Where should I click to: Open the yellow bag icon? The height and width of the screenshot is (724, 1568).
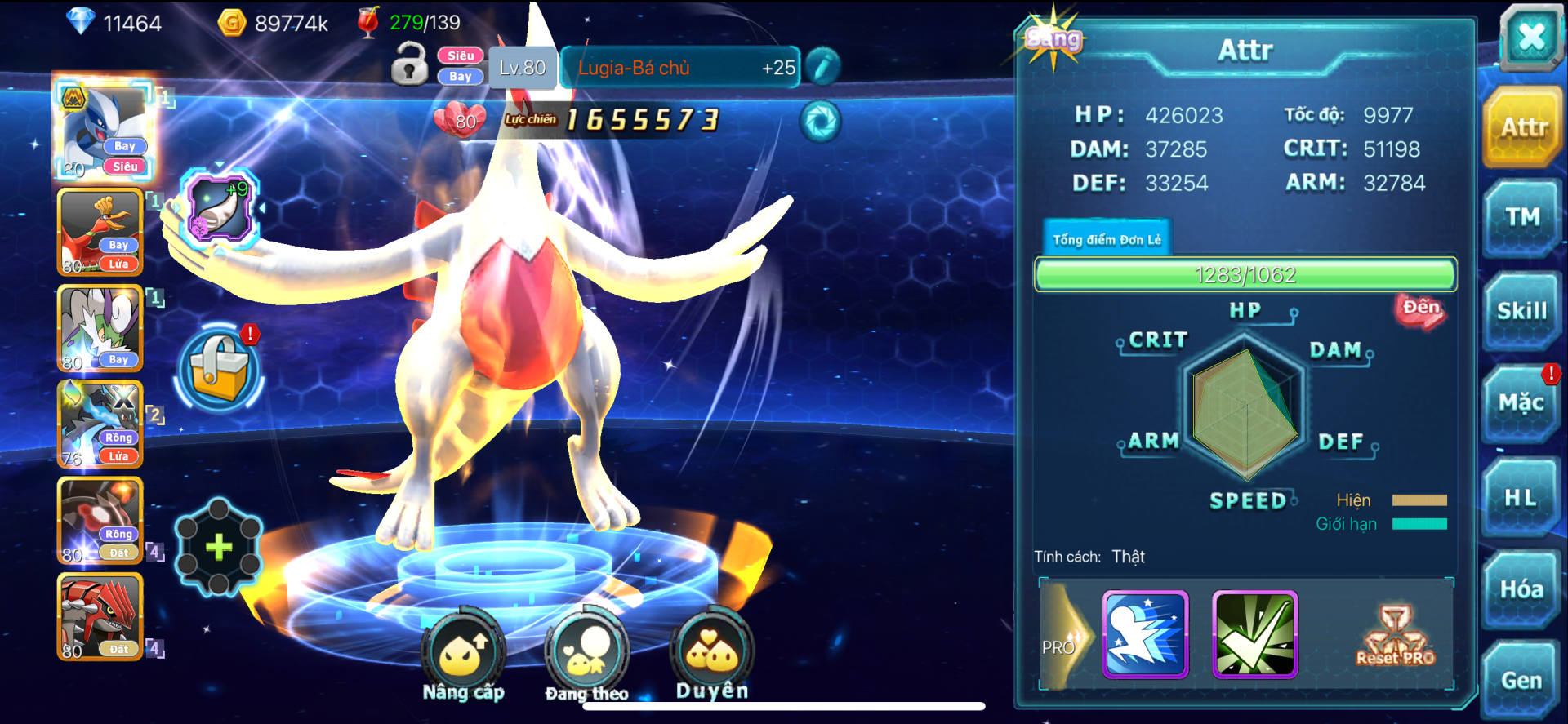(x=219, y=369)
